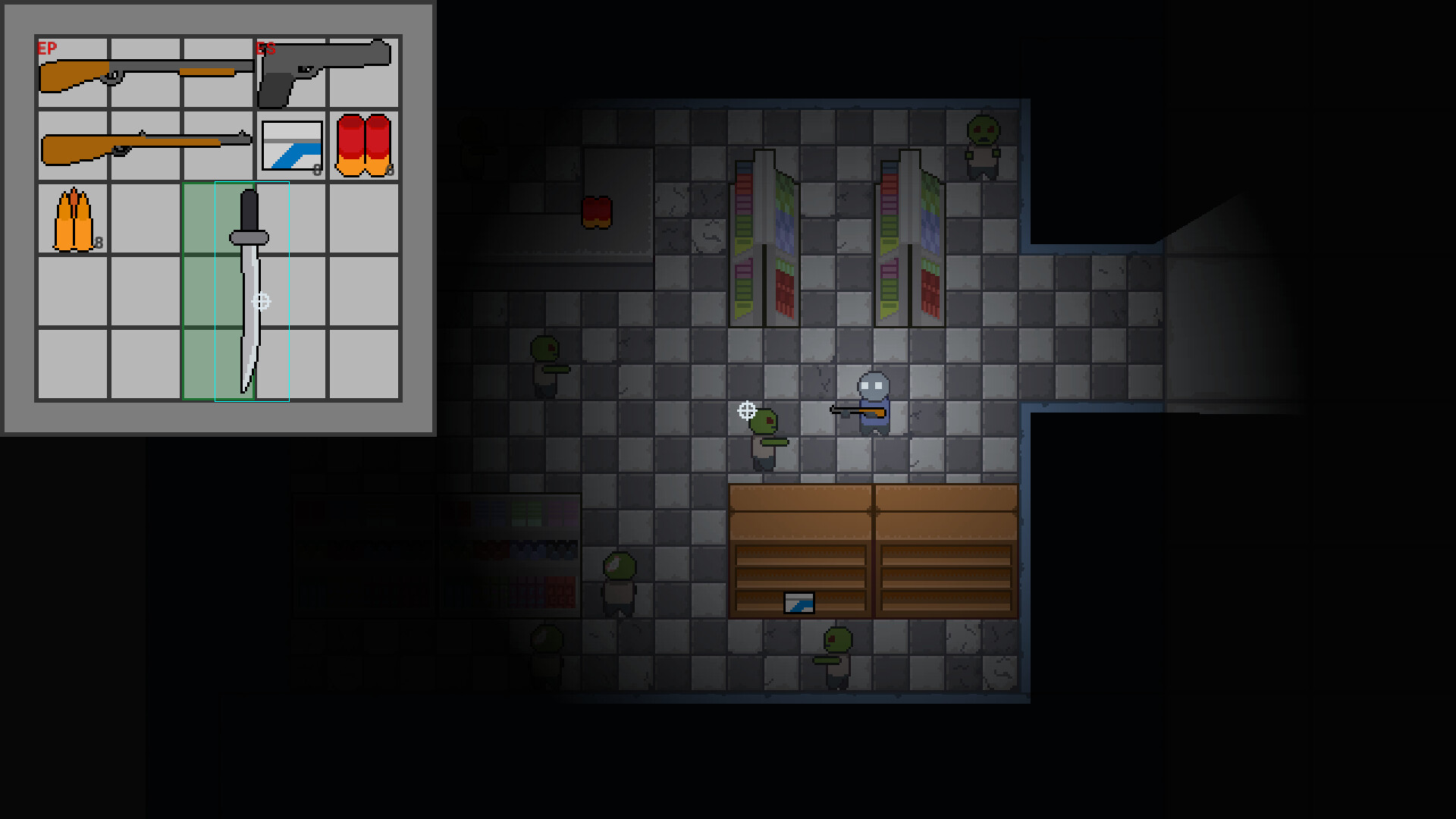The height and width of the screenshot is (819, 1456).
Task: Click the EP label on the shotgun slot
Action: 45,47
